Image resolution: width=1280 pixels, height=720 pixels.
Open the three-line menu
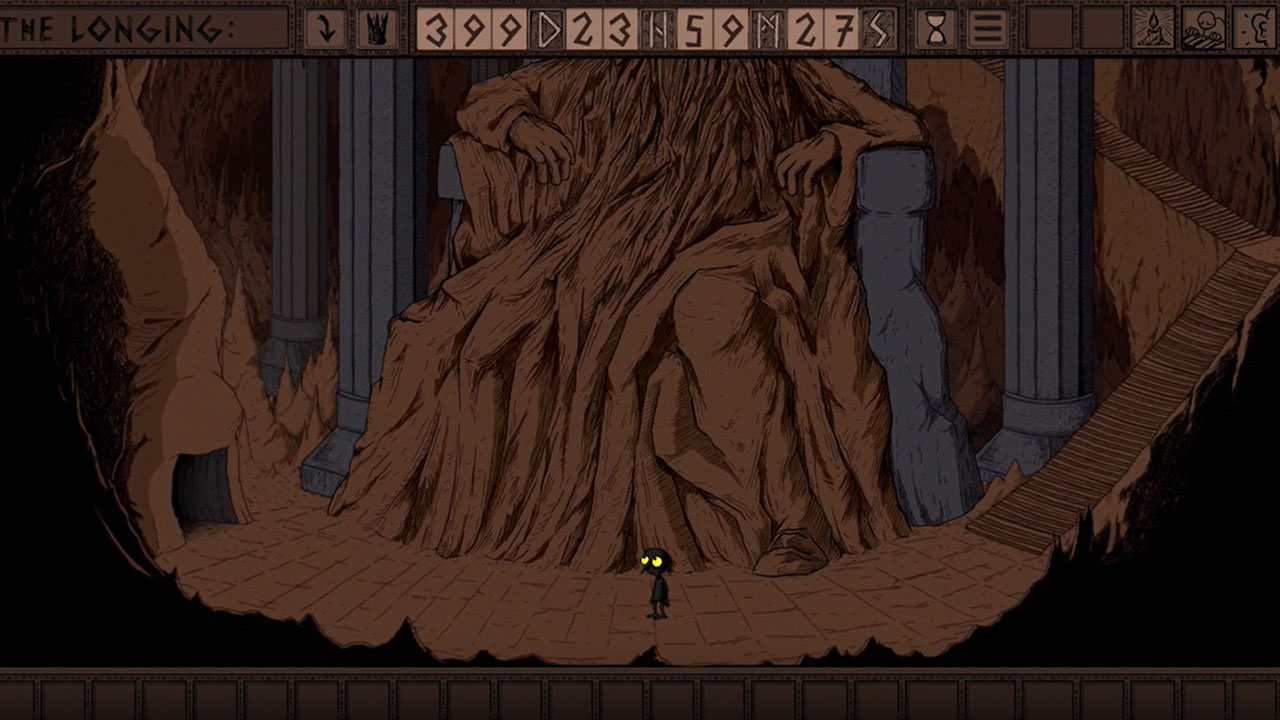(x=988, y=28)
